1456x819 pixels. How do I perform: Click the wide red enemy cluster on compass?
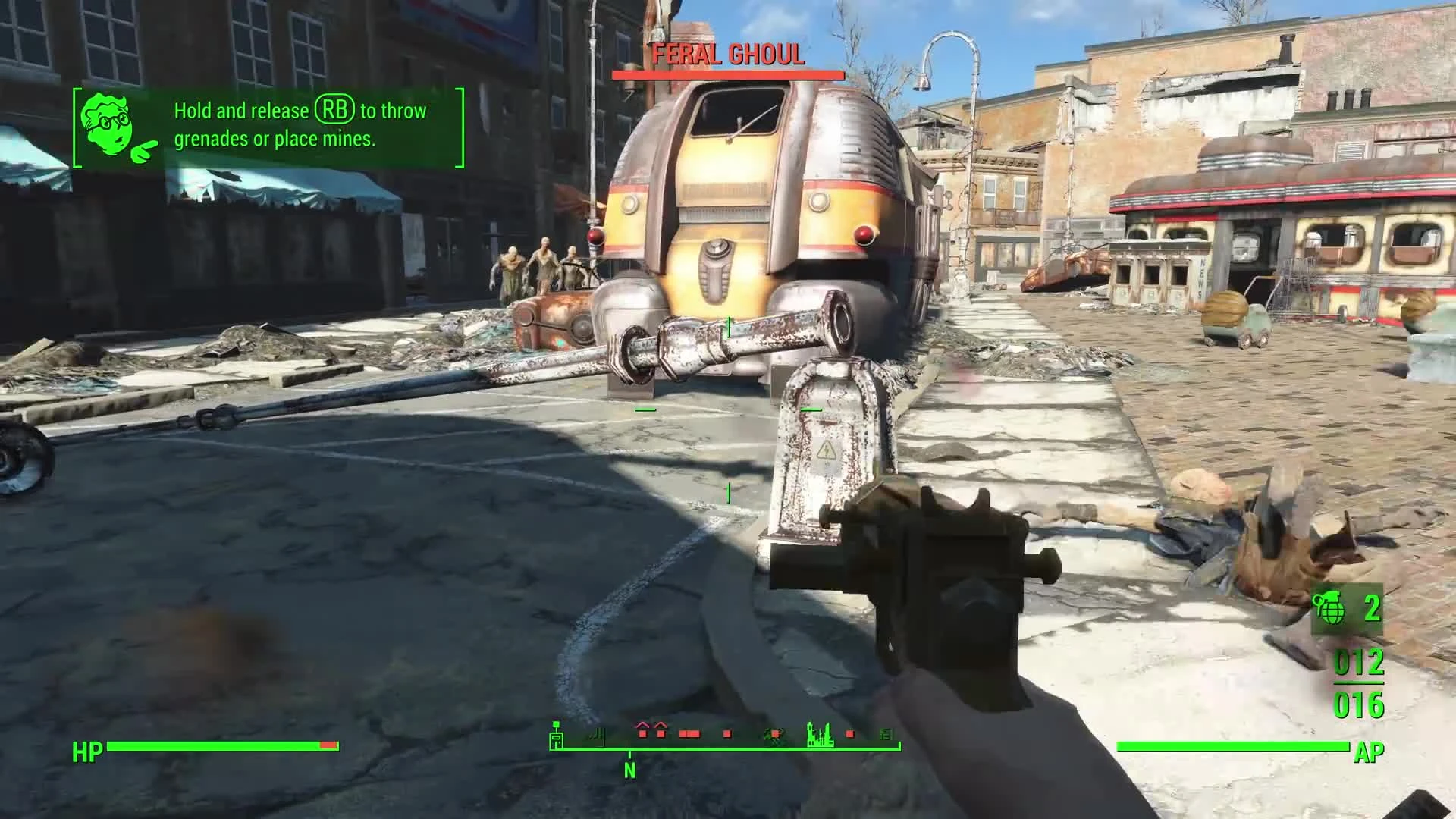click(x=689, y=734)
